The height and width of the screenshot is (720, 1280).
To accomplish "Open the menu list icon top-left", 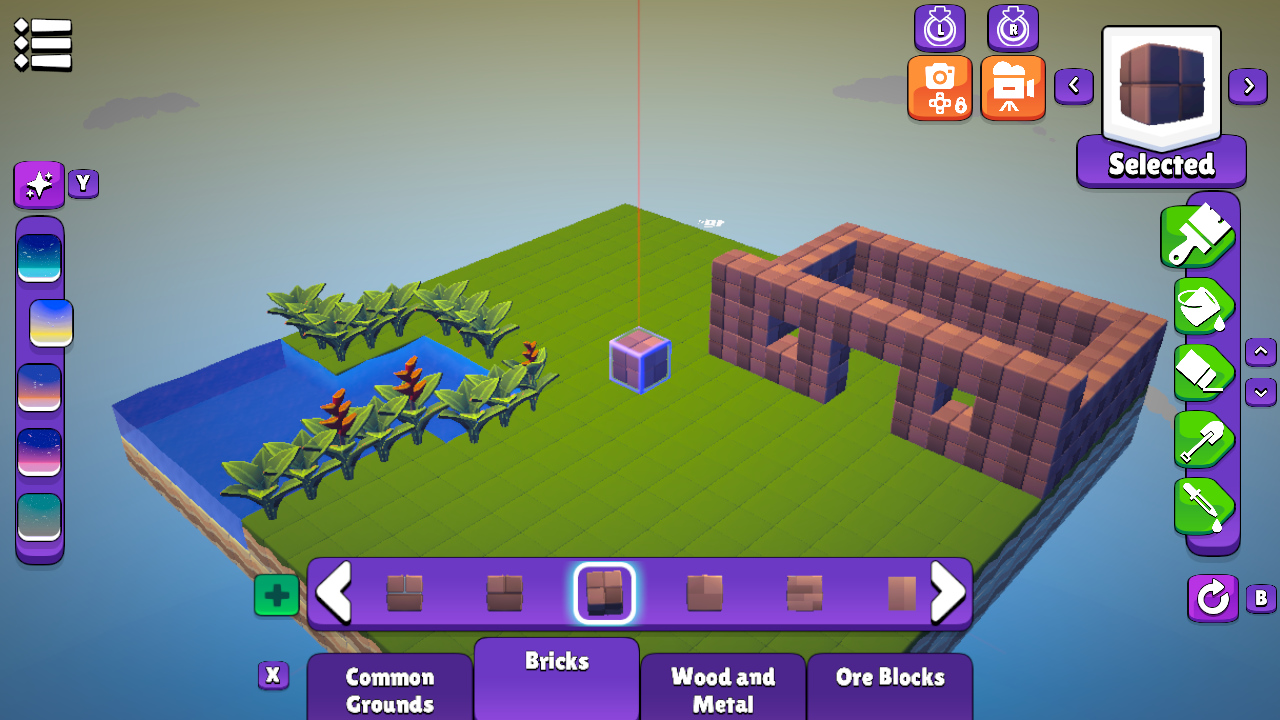I will pos(42,43).
